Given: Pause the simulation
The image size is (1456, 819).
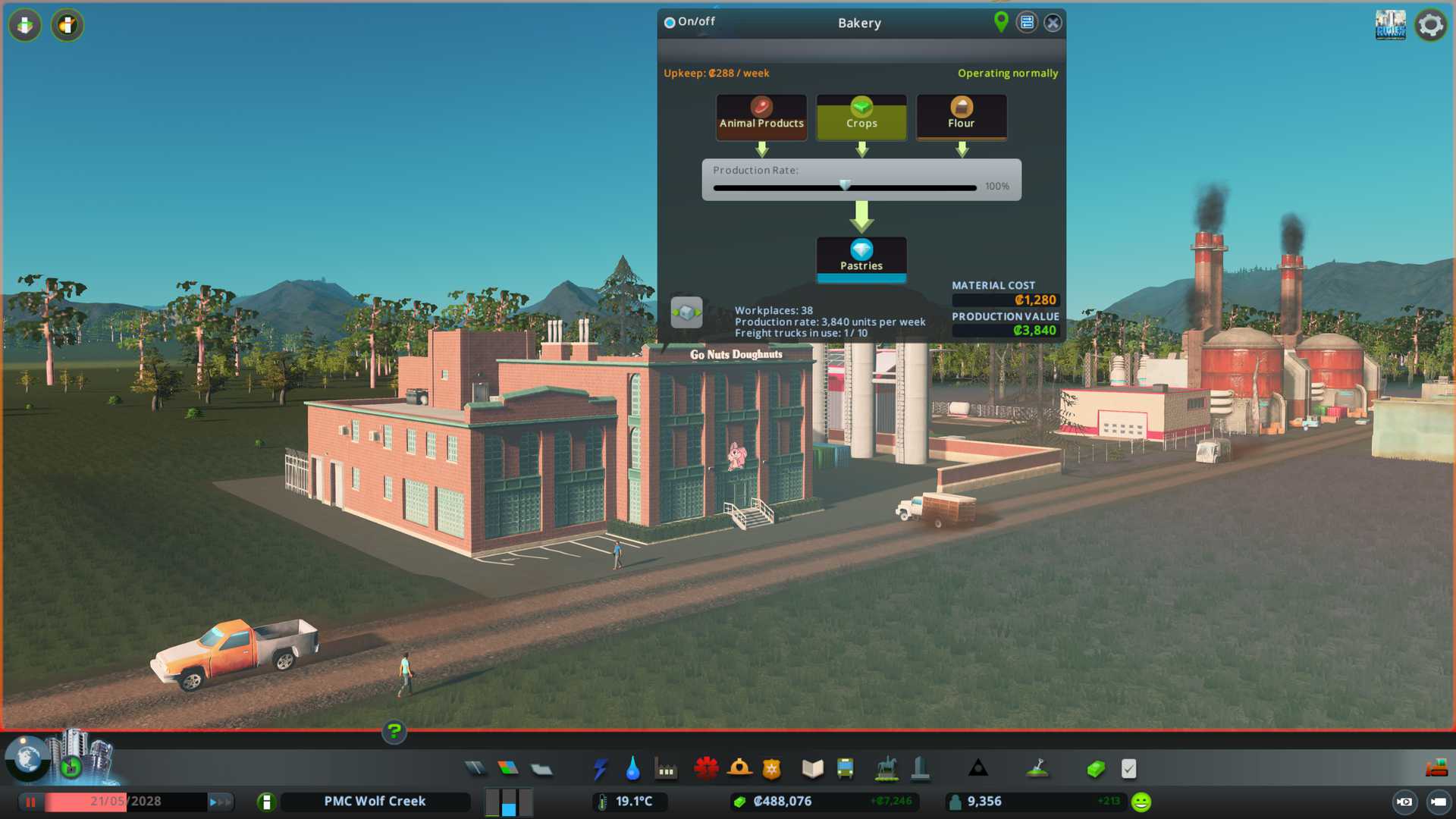Looking at the screenshot, I should tap(31, 802).
